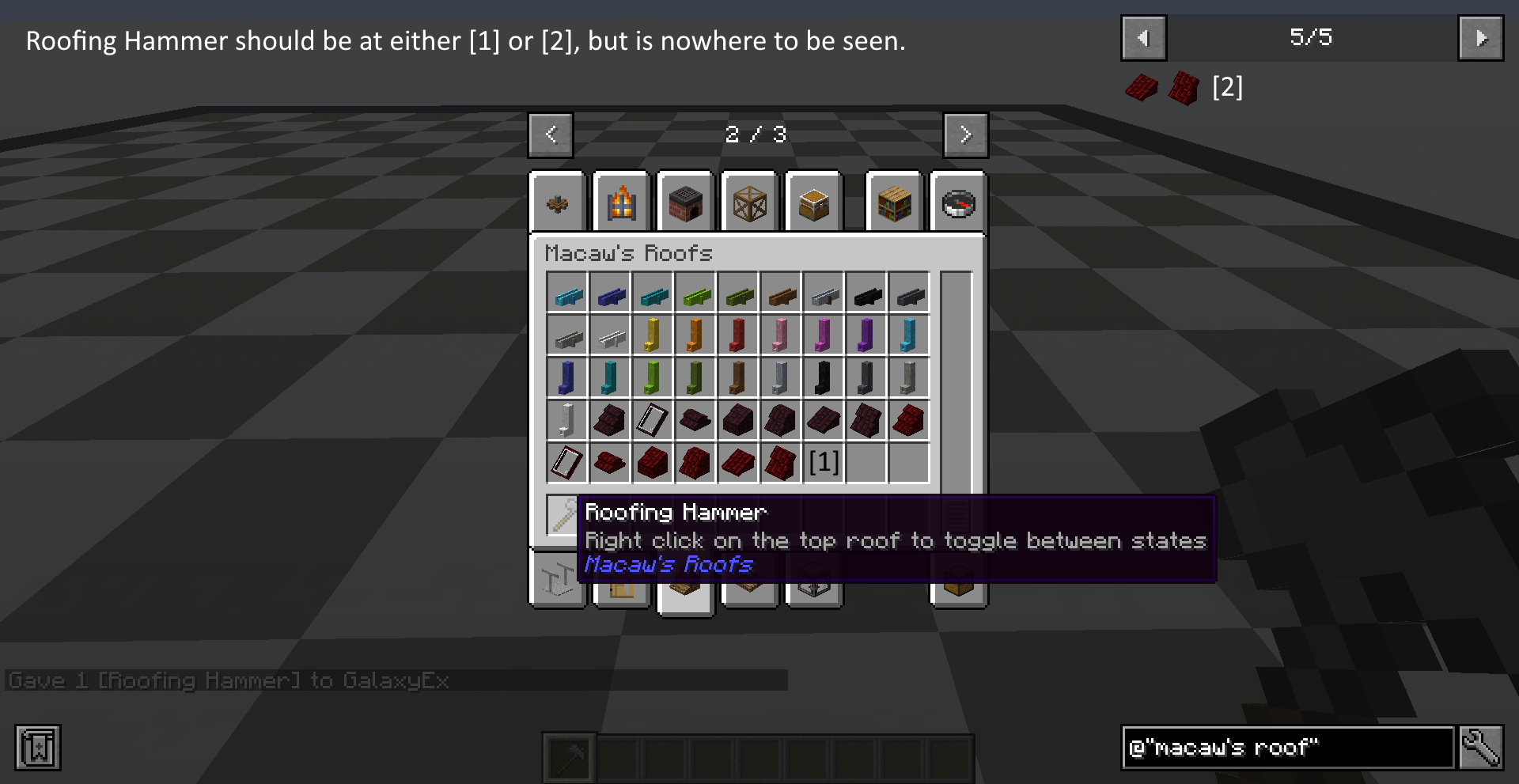
Task: Open the wooden scaffolding category tab
Action: [x=750, y=203]
